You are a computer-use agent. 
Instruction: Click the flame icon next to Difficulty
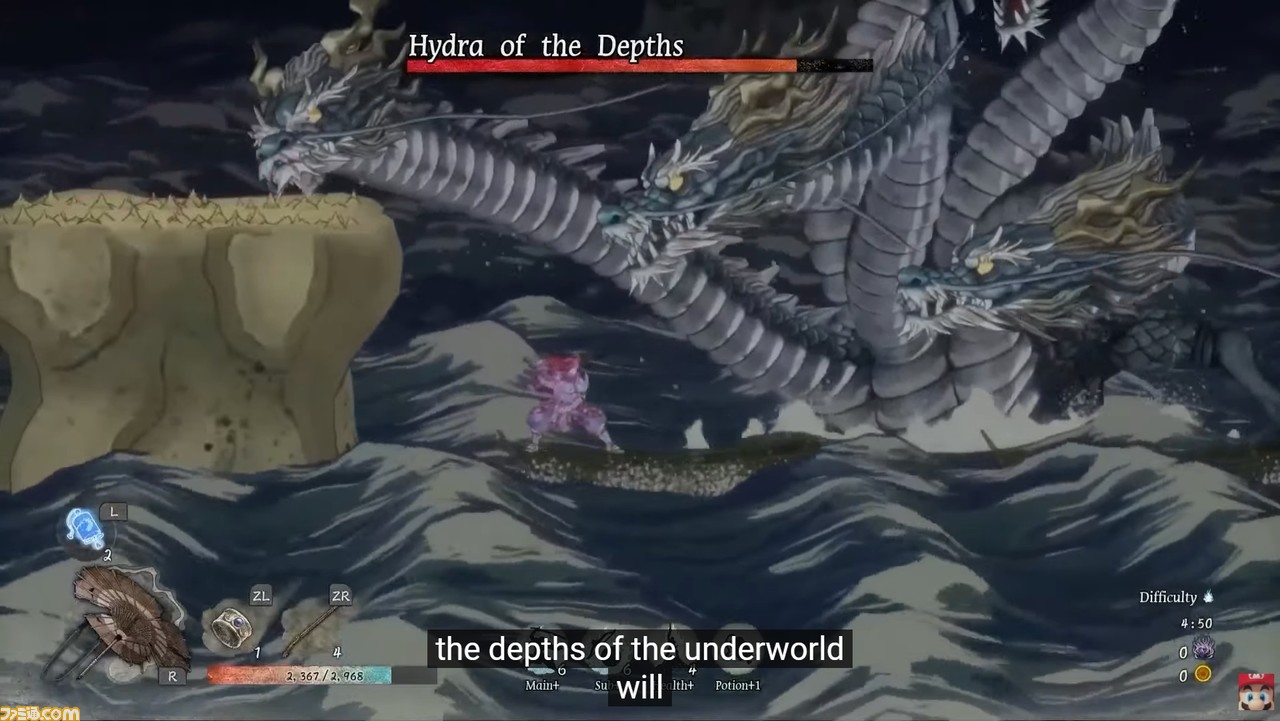1208,597
